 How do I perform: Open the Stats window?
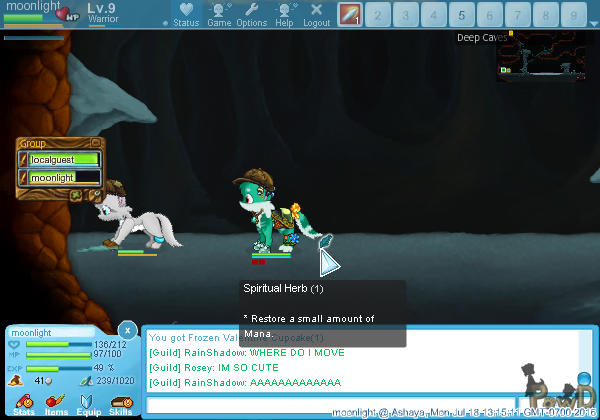pyautogui.click(x=24, y=403)
